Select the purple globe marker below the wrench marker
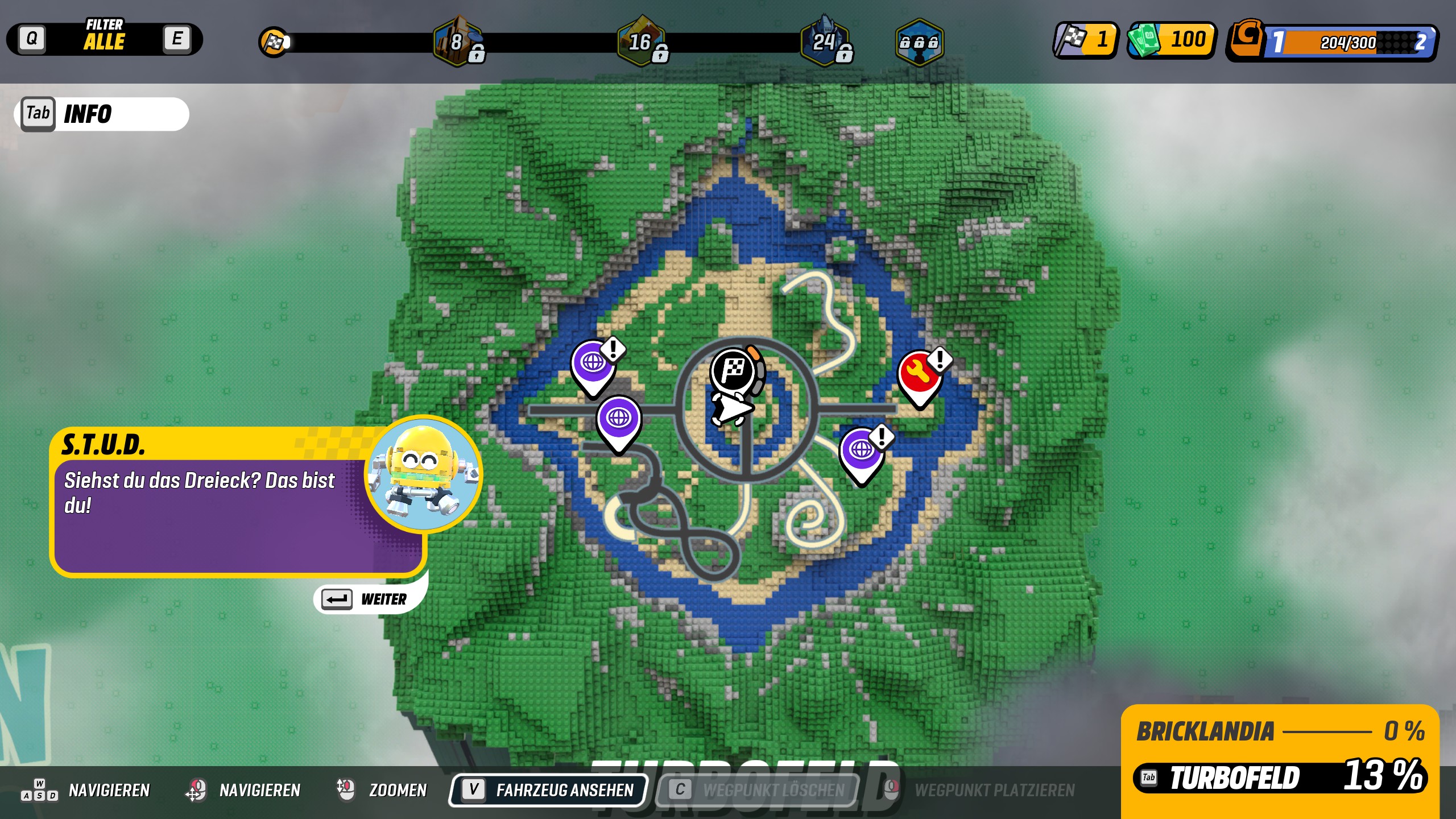The height and width of the screenshot is (819, 1456). [x=861, y=452]
